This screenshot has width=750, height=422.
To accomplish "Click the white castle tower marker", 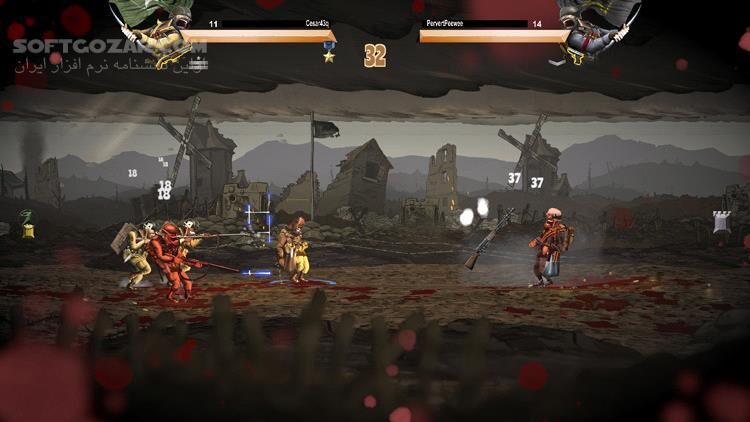I will pos(722,222).
